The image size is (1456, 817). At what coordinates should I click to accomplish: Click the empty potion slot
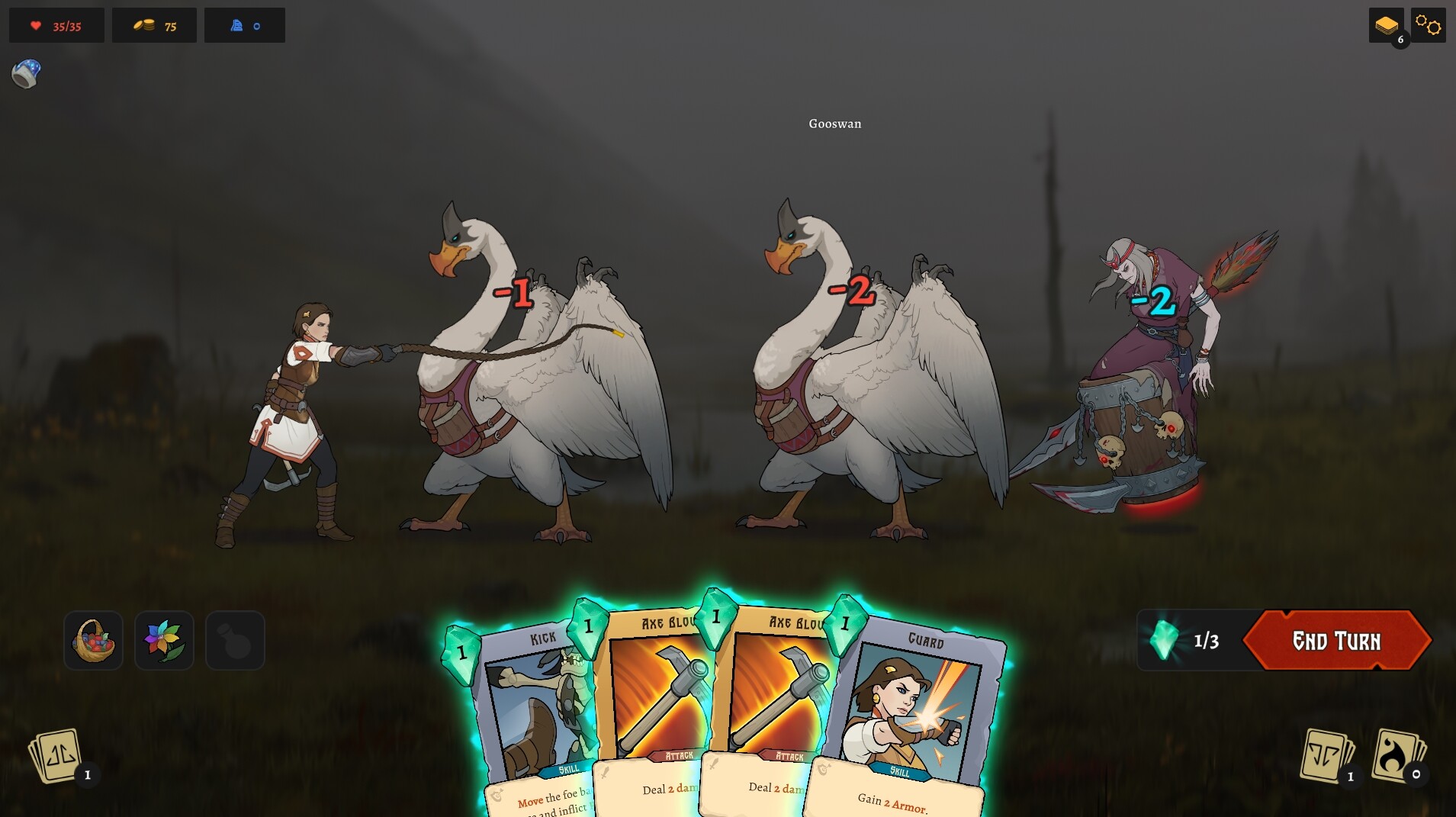(235, 640)
